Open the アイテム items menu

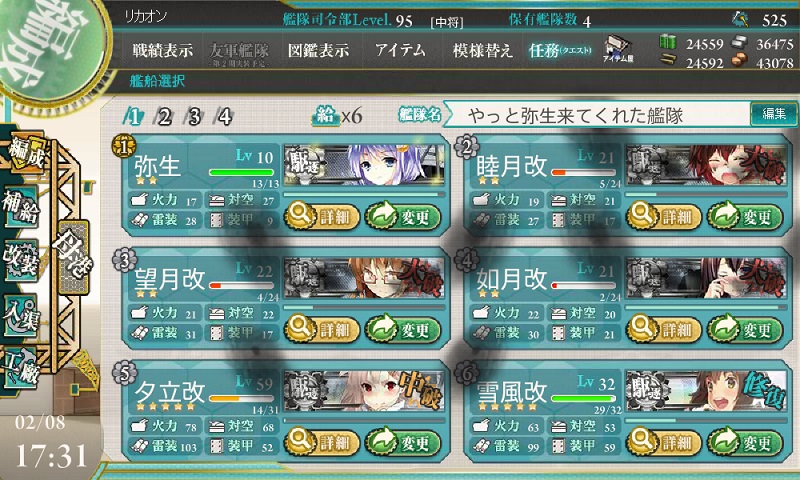tap(400, 49)
